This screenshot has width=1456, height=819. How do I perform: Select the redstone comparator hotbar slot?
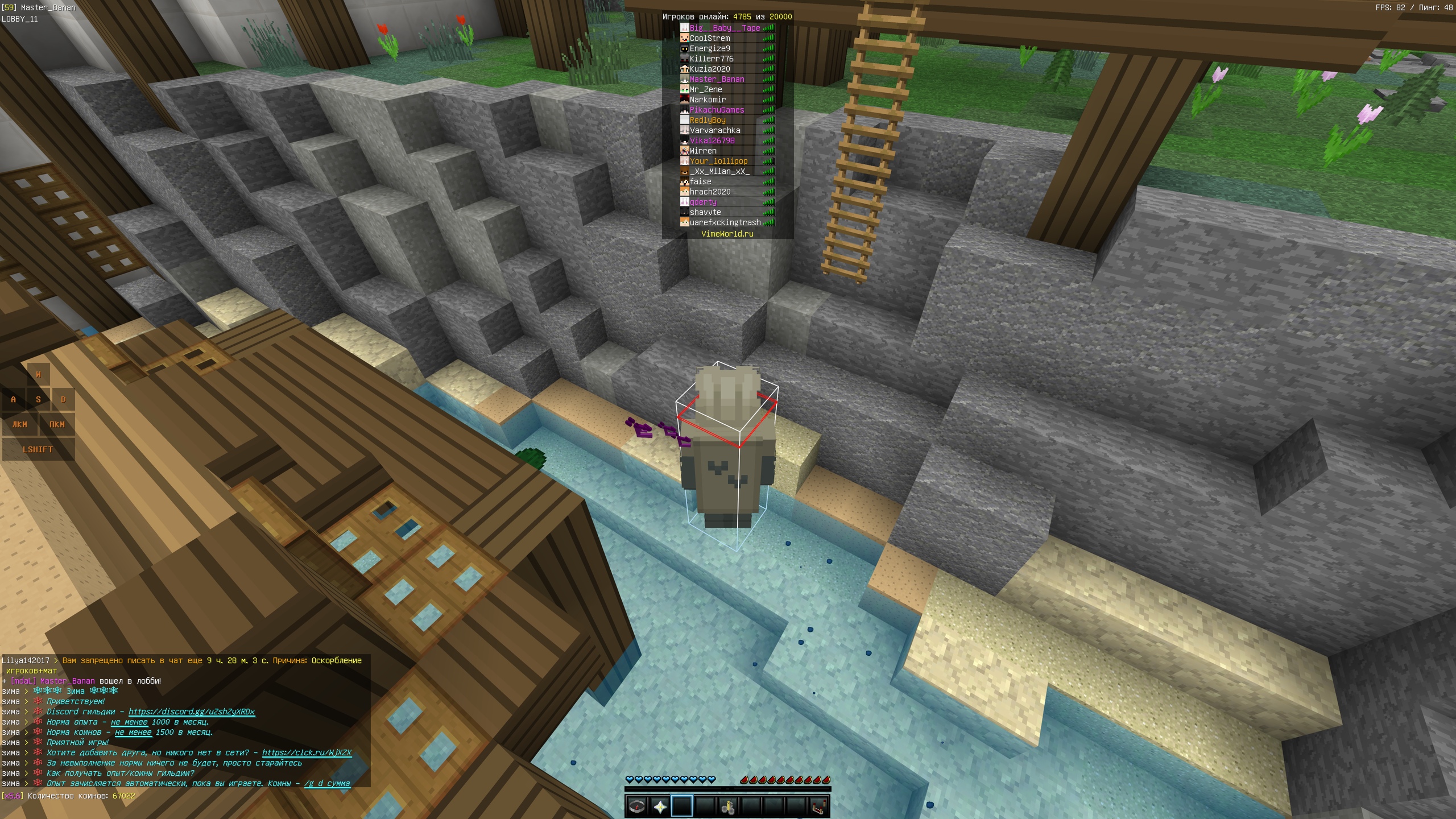tap(819, 806)
